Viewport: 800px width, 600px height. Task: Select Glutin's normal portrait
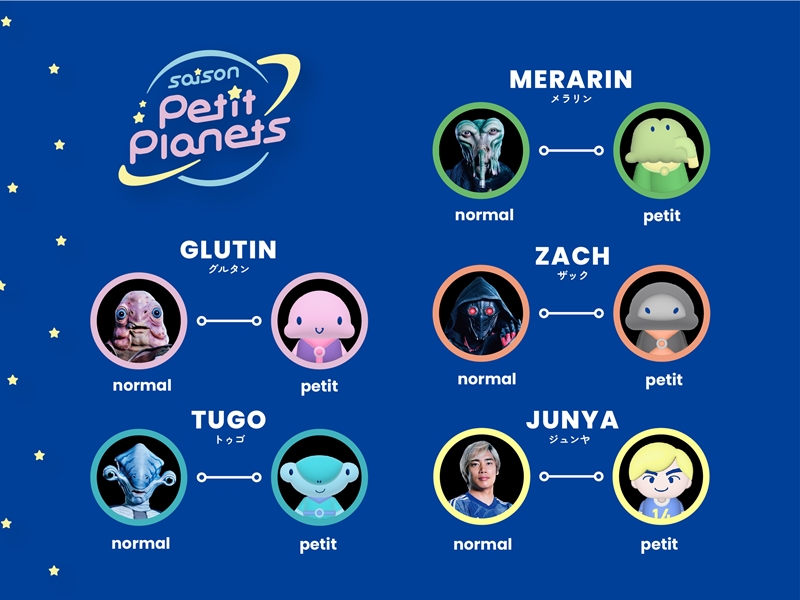click(x=140, y=321)
